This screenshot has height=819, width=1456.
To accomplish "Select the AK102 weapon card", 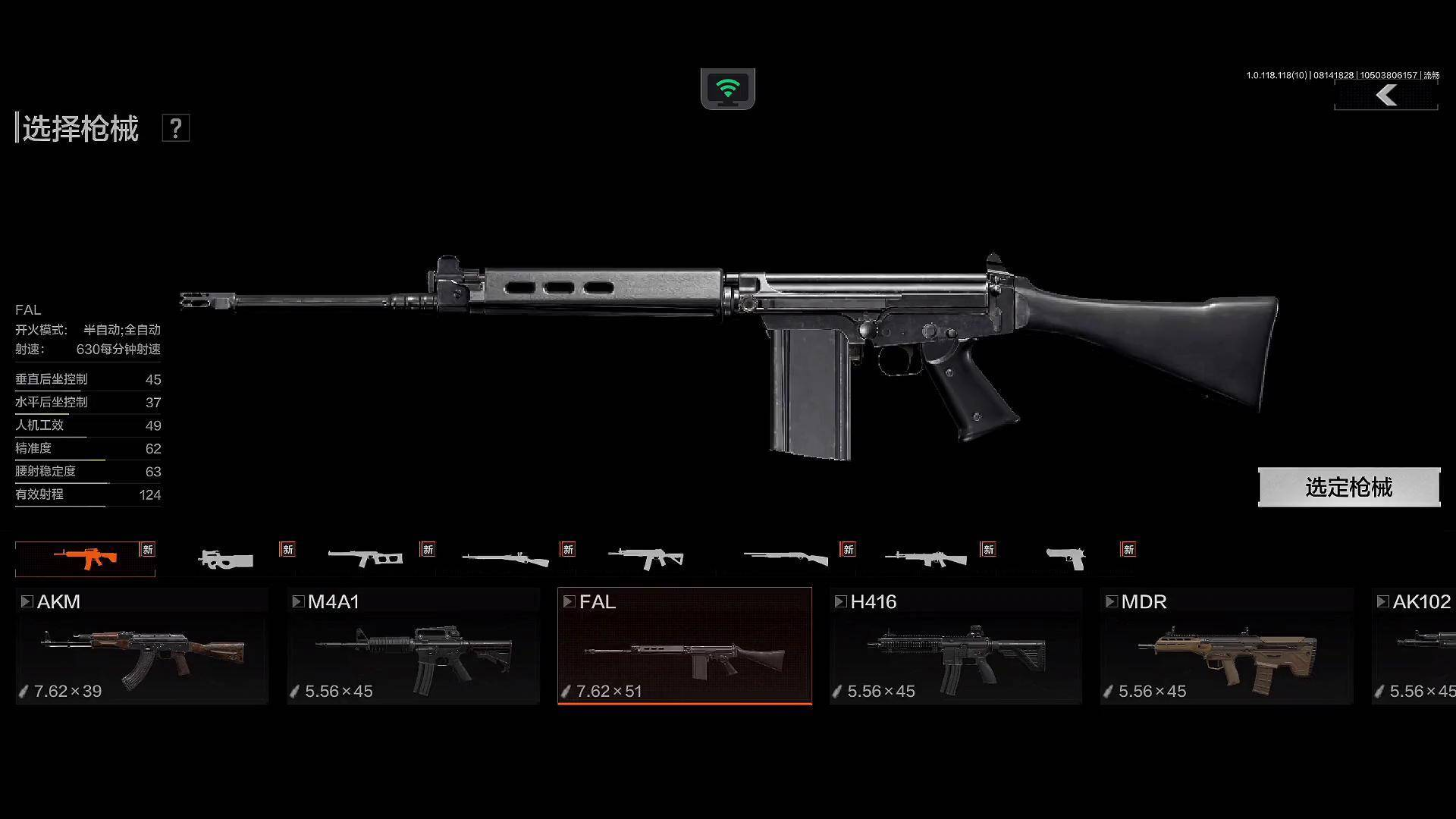I will coord(1415,646).
